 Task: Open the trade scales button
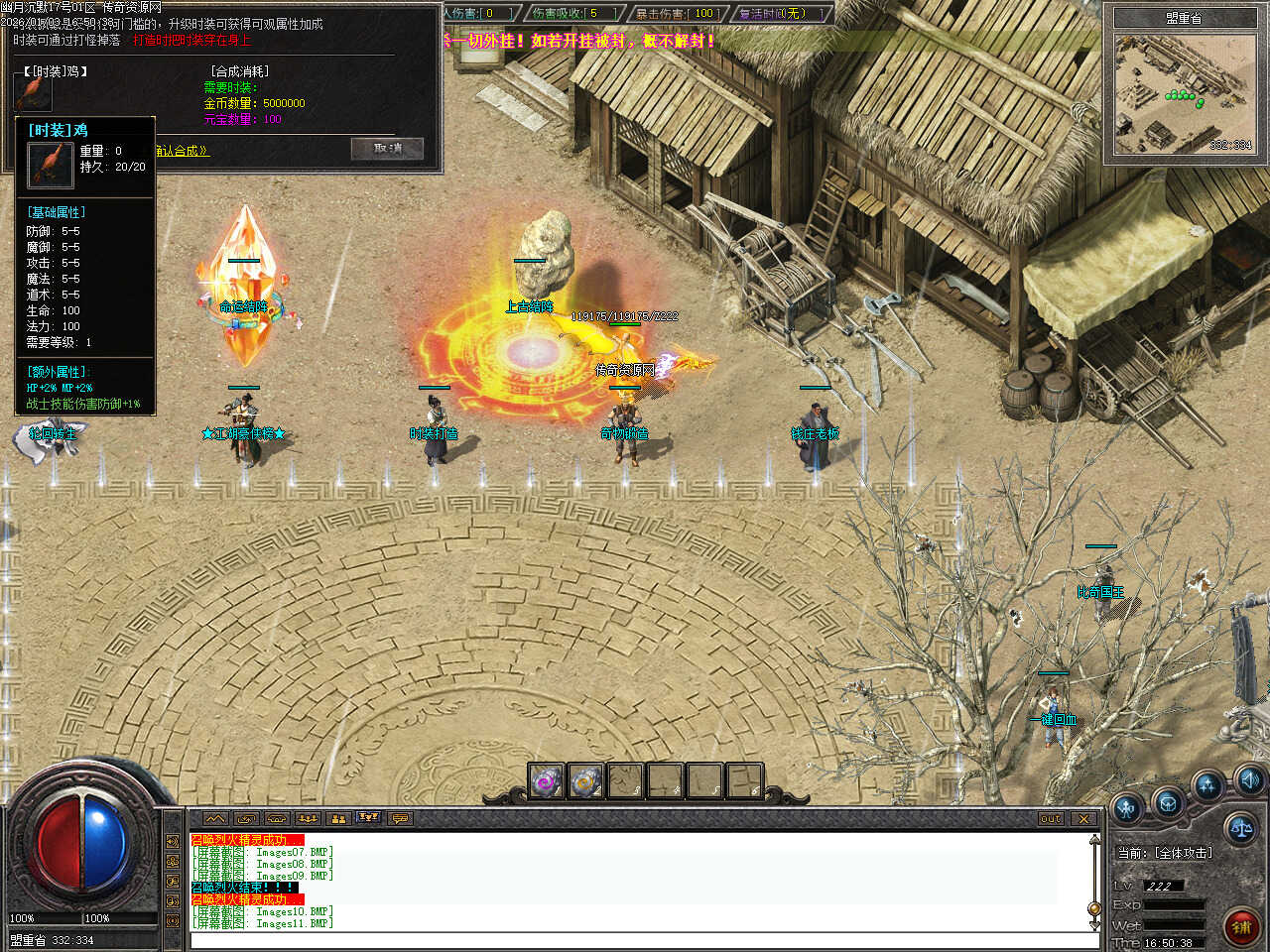click(x=1240, y=828)
